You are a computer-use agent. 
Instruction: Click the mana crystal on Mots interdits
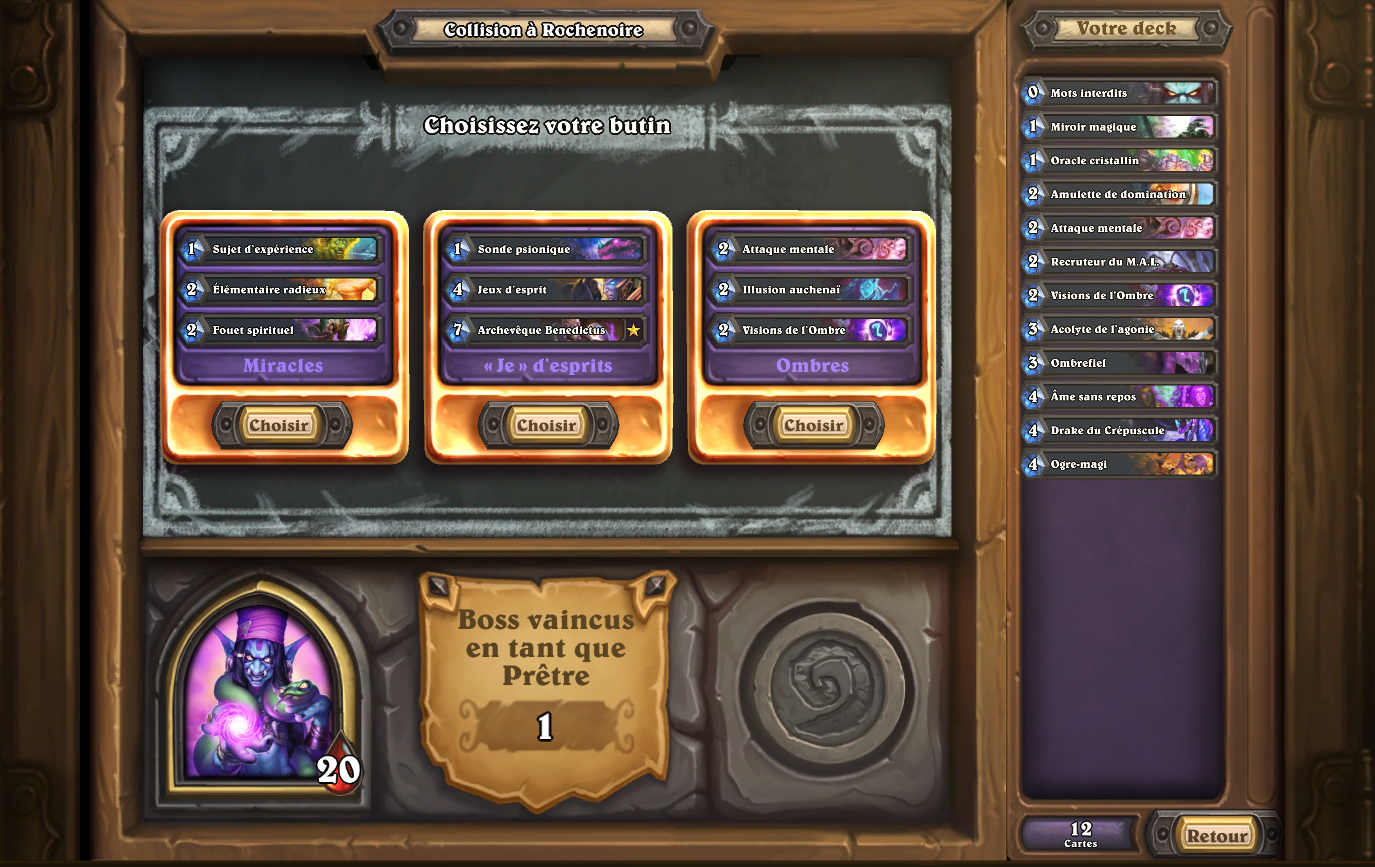pyautogui.click(x=1033, y=93)
